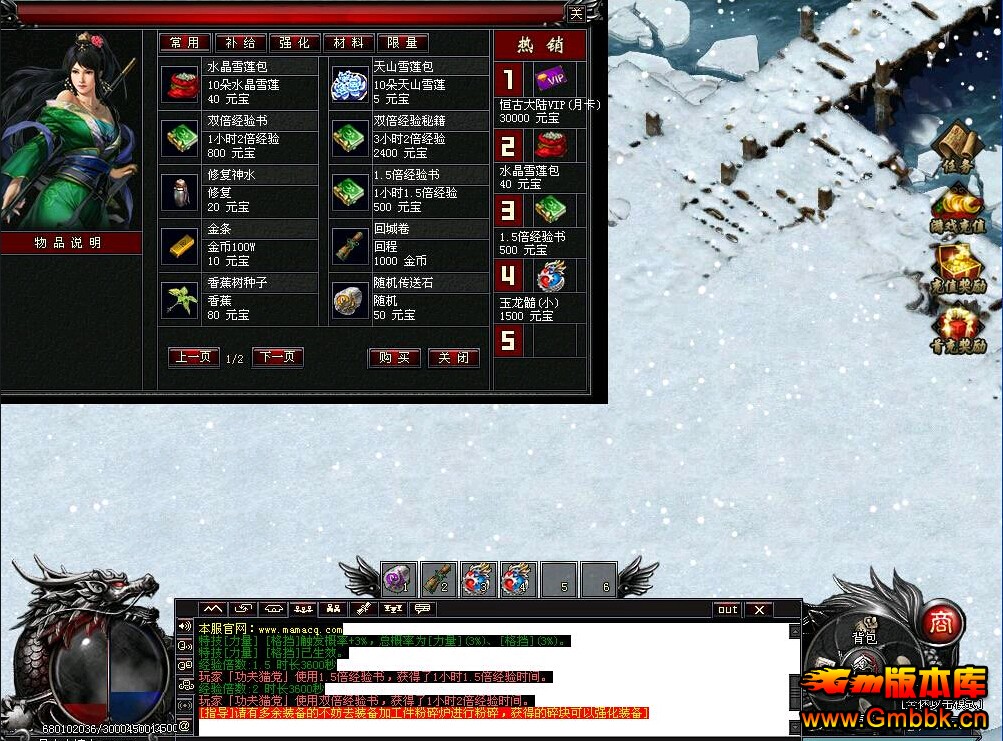1003x741 pixels.
Task: Close the chat window with X
Action: (x=759, y=609)
